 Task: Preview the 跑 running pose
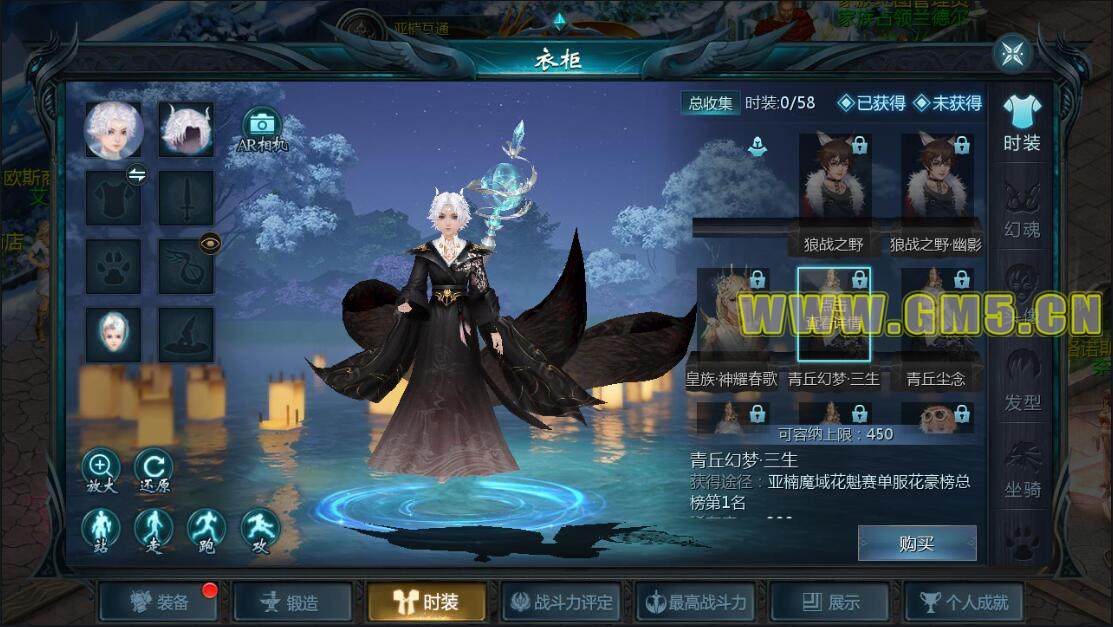point(207,529)
